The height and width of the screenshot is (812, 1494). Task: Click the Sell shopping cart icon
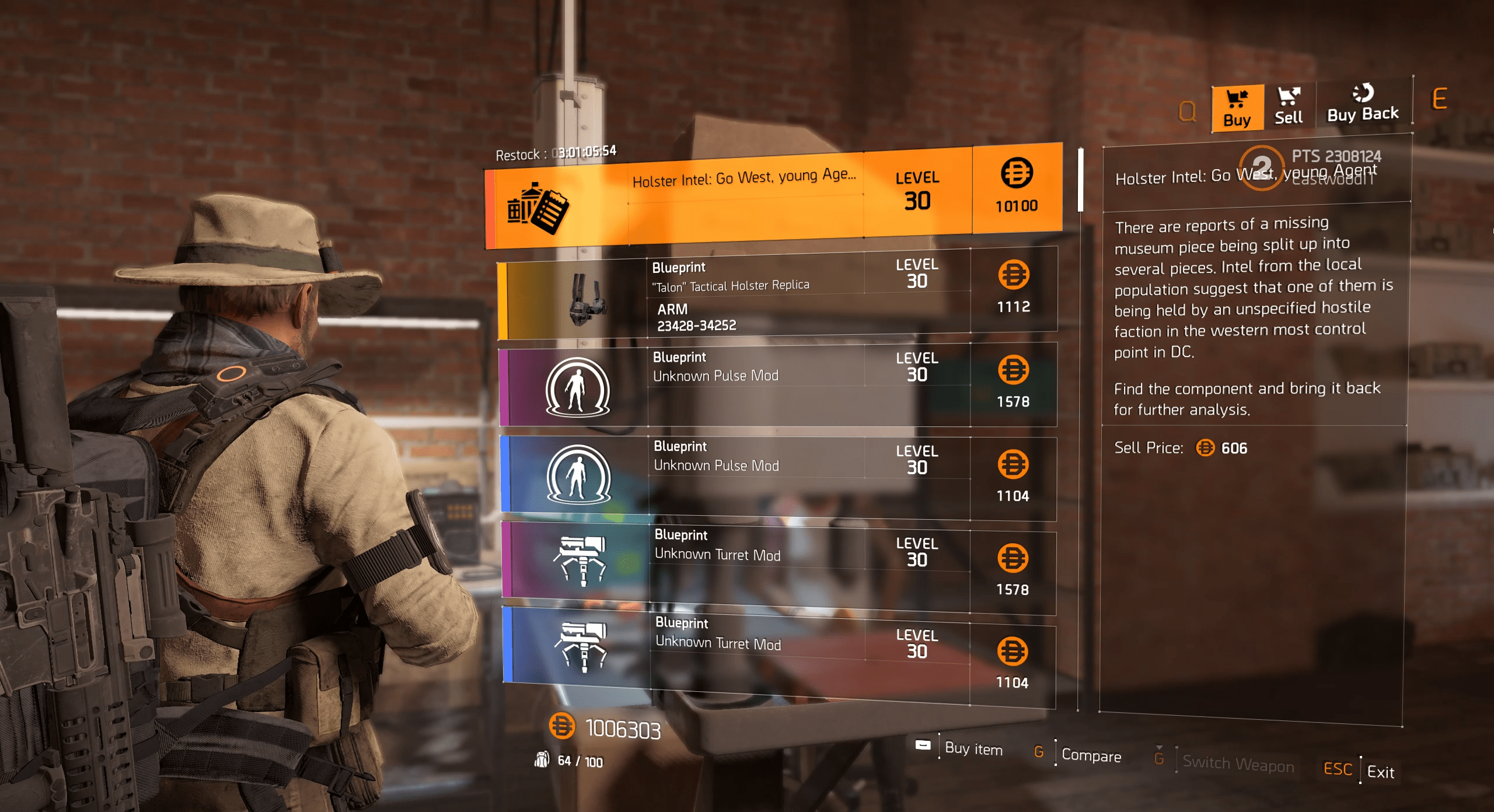1288,96
